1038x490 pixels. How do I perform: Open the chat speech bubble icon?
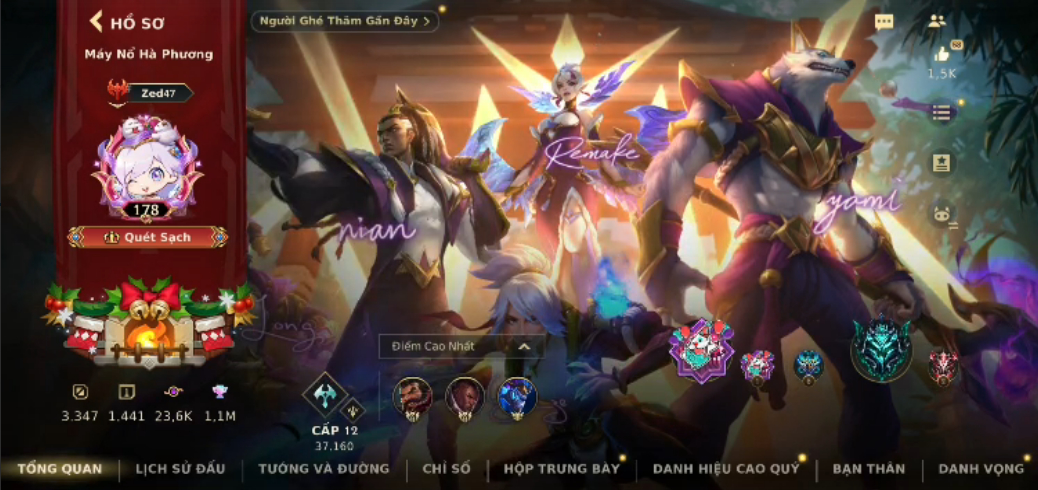[884, 22]
